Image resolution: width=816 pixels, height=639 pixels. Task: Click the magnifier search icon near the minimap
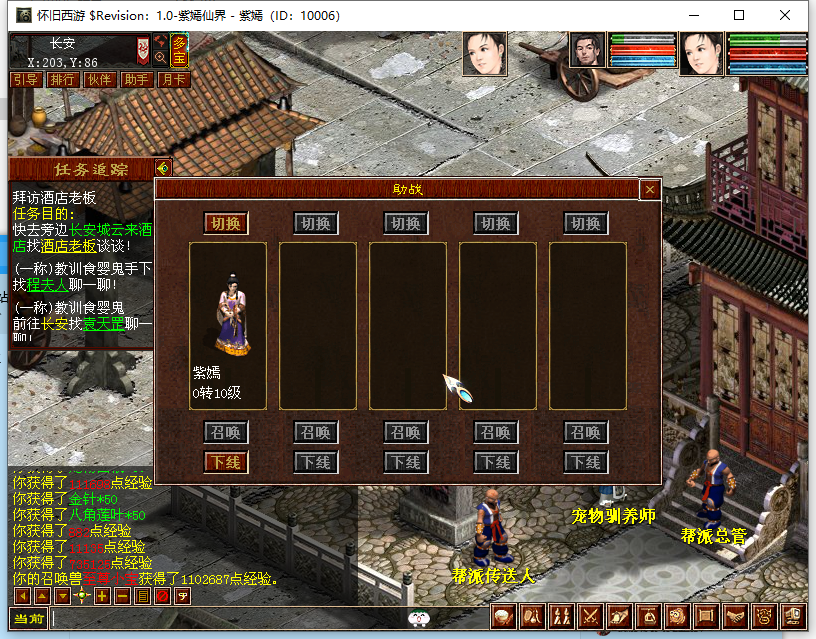click(160, 58)
